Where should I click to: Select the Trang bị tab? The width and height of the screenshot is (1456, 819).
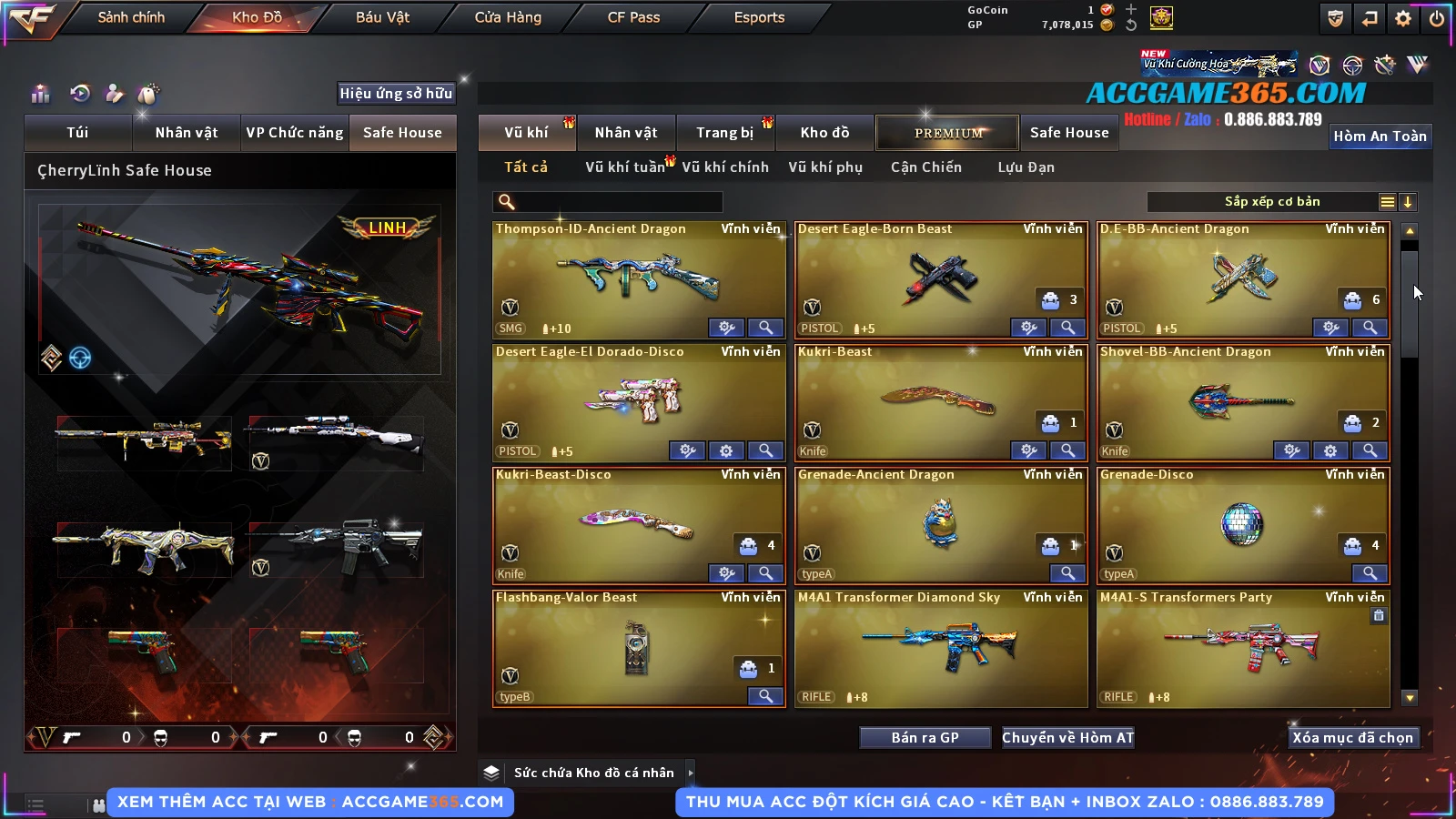(x=724, y=133)
